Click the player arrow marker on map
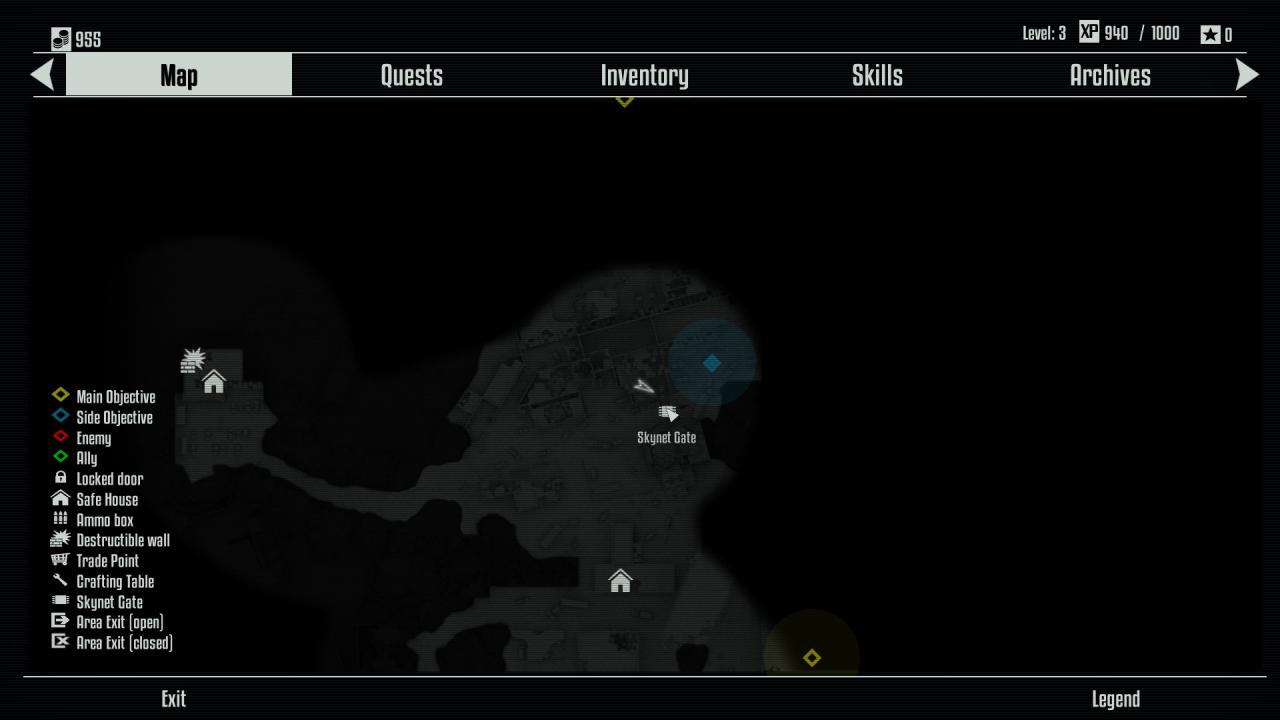Viewport: 1280px width, 720px height. pos(644,386)
